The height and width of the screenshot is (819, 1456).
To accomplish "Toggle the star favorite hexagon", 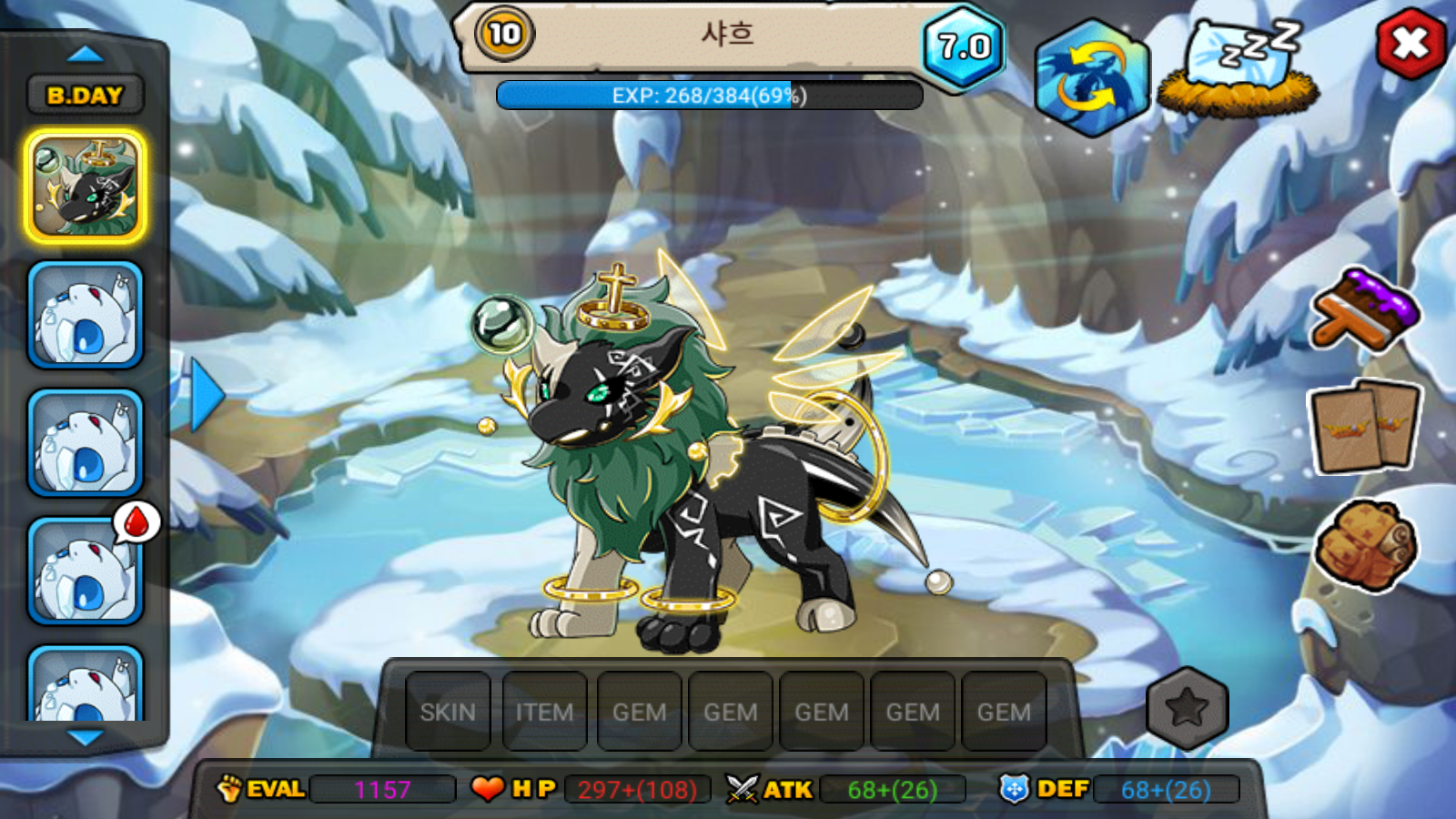I will (x=1187, y=708).
